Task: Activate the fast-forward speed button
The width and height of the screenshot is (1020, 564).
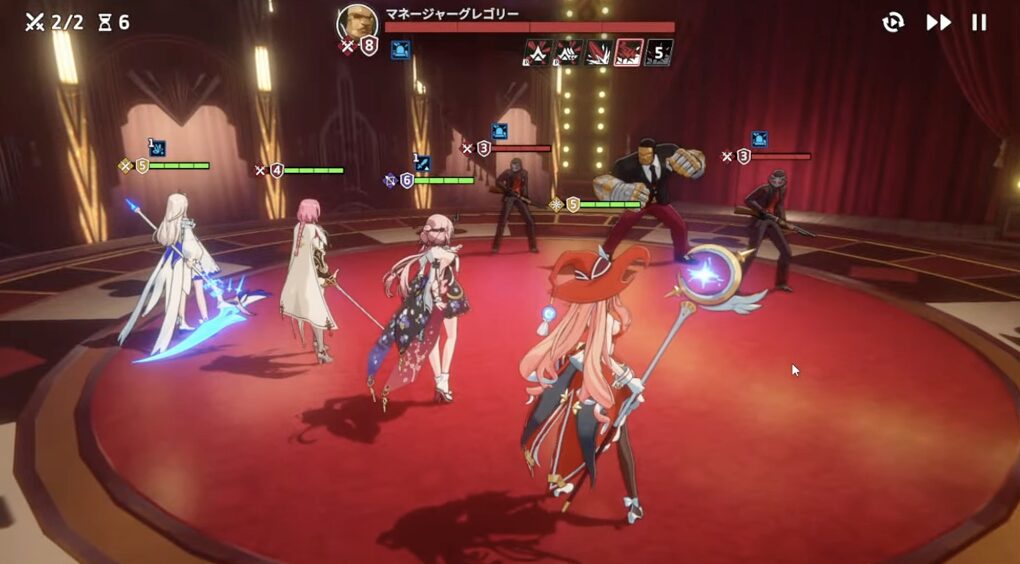Action: (938, 22)
